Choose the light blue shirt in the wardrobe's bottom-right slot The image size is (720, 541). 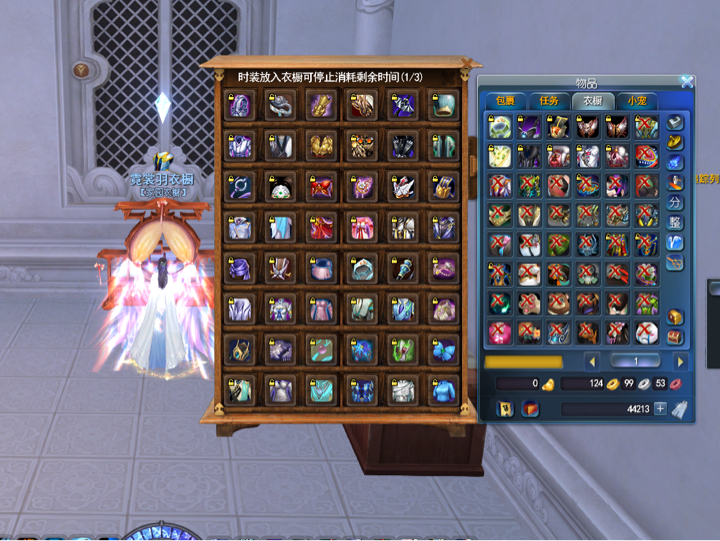pos(443,390)
